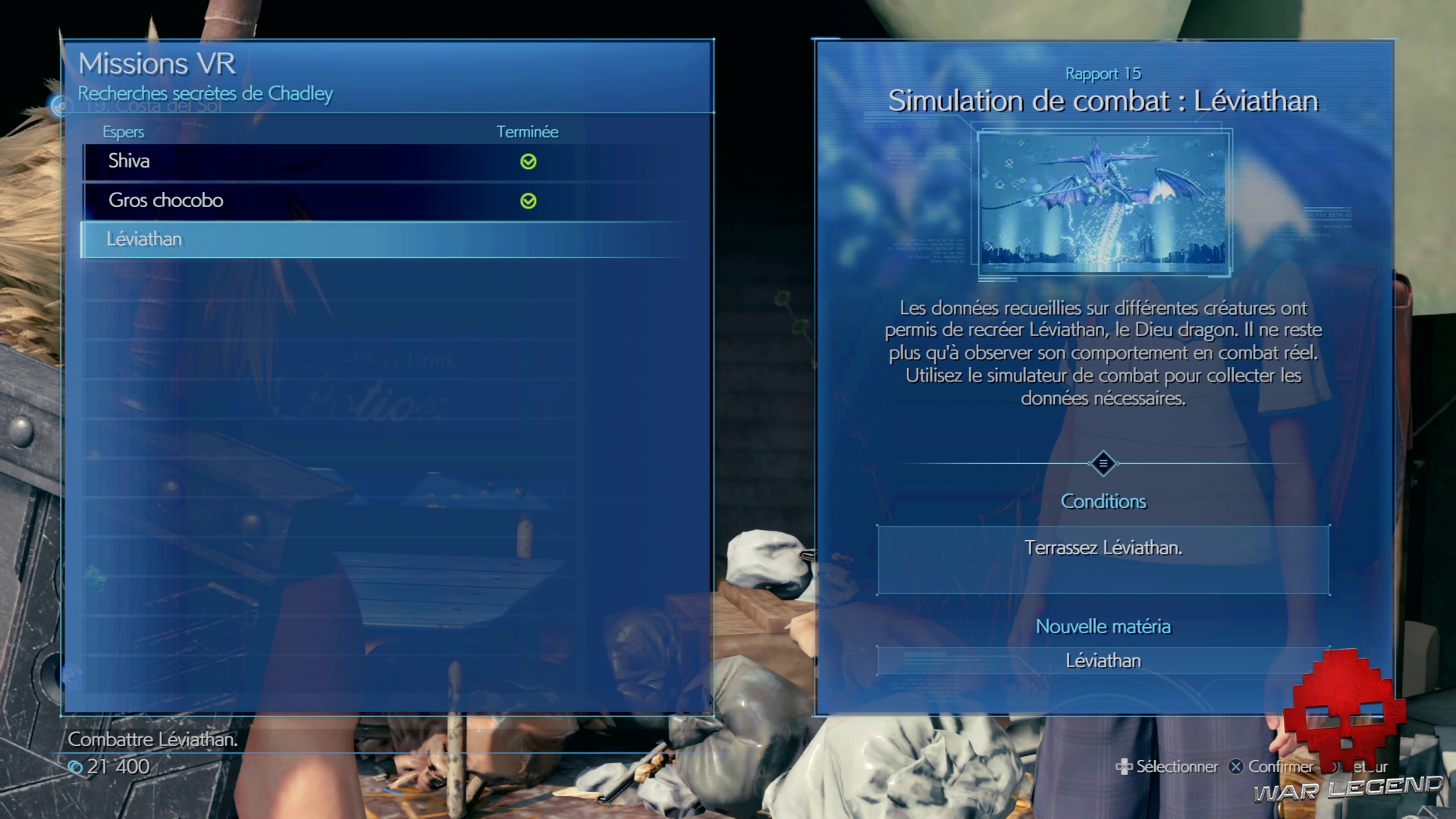
Task: Click the Léviathan matéria reward field
Action: click(x=1103, y=661)
